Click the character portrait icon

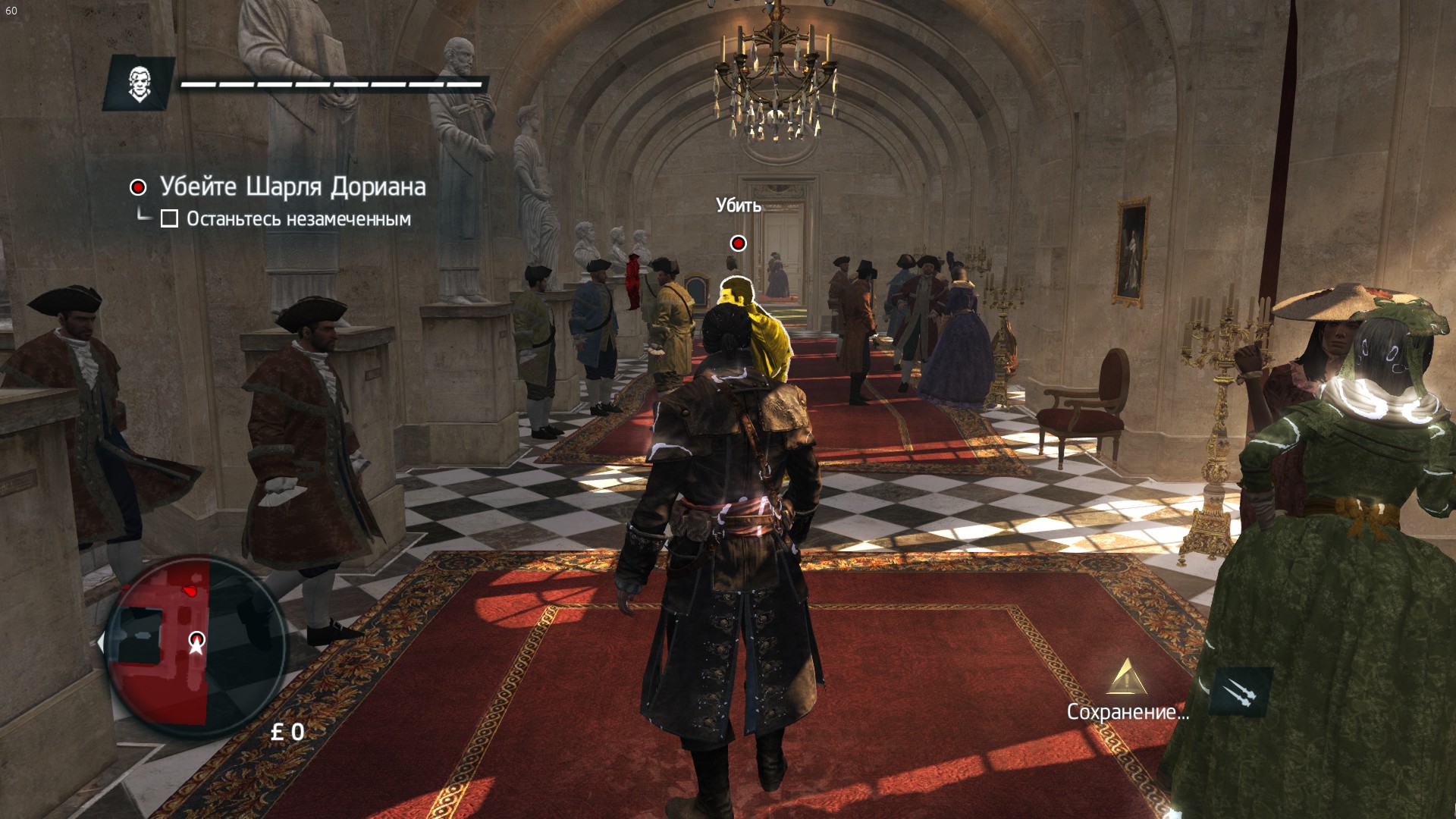(x=140, y=83)
